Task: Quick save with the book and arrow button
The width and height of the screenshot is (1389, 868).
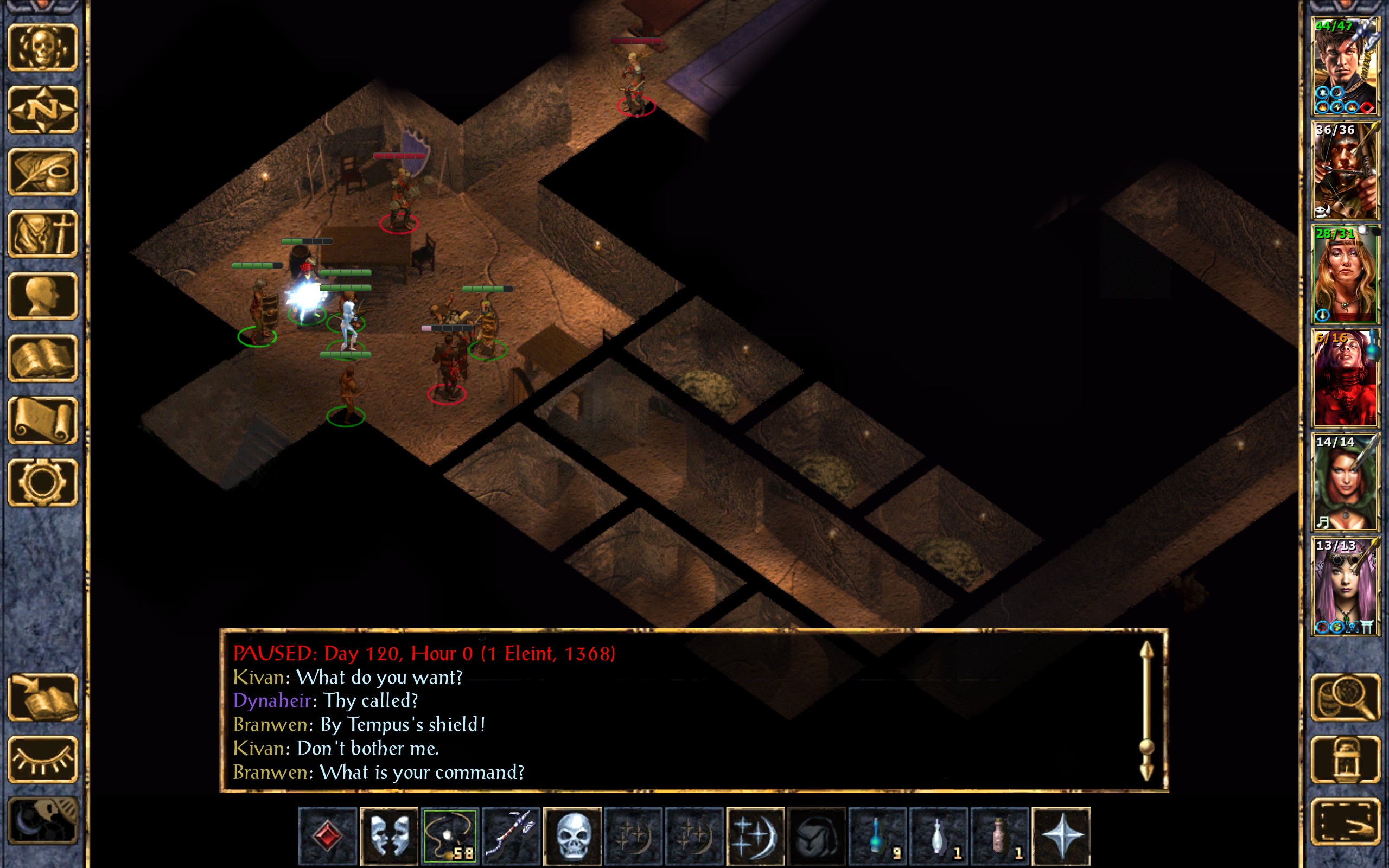Action: [43, 698]
